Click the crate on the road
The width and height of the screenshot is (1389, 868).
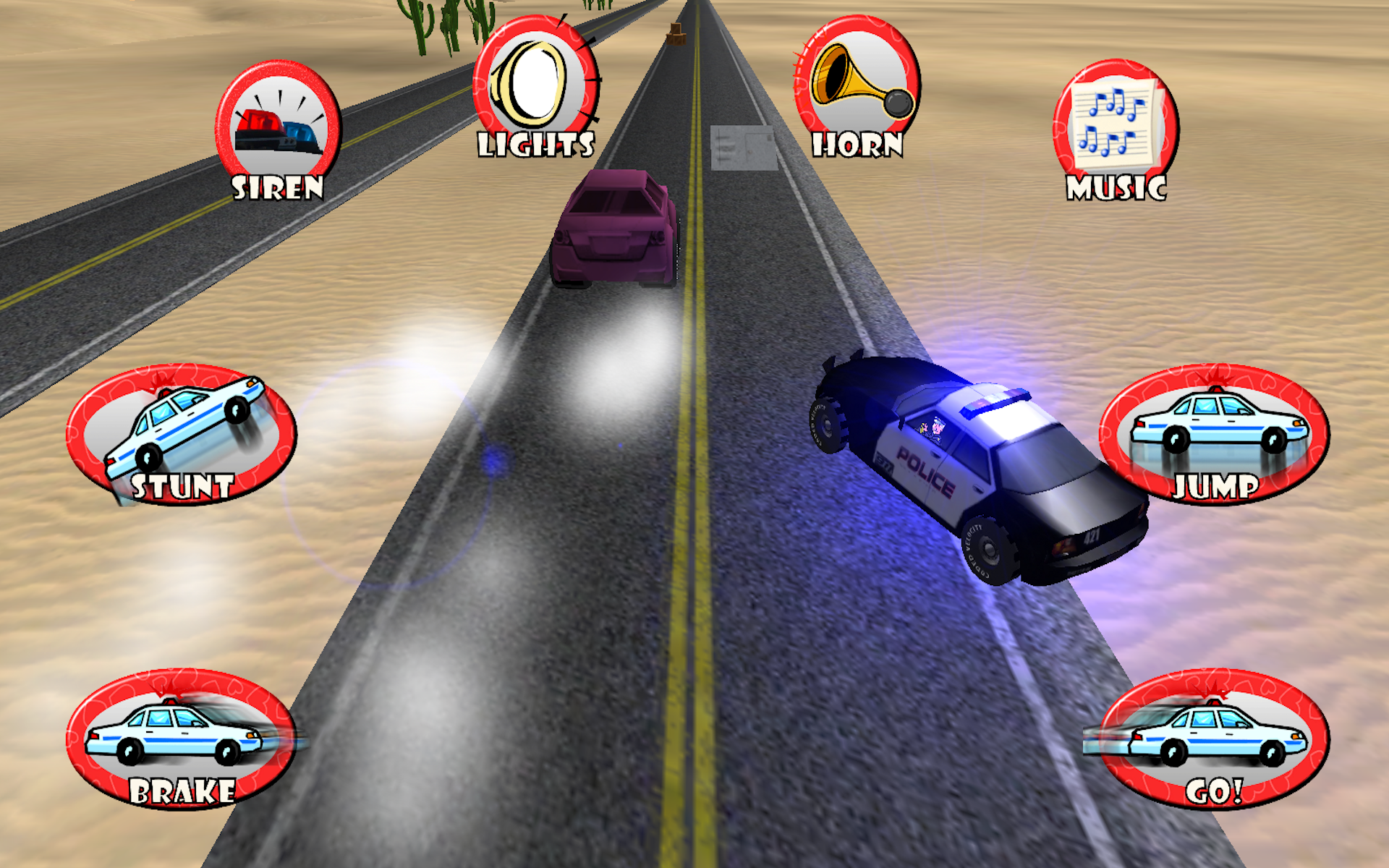tap(676, 33)
